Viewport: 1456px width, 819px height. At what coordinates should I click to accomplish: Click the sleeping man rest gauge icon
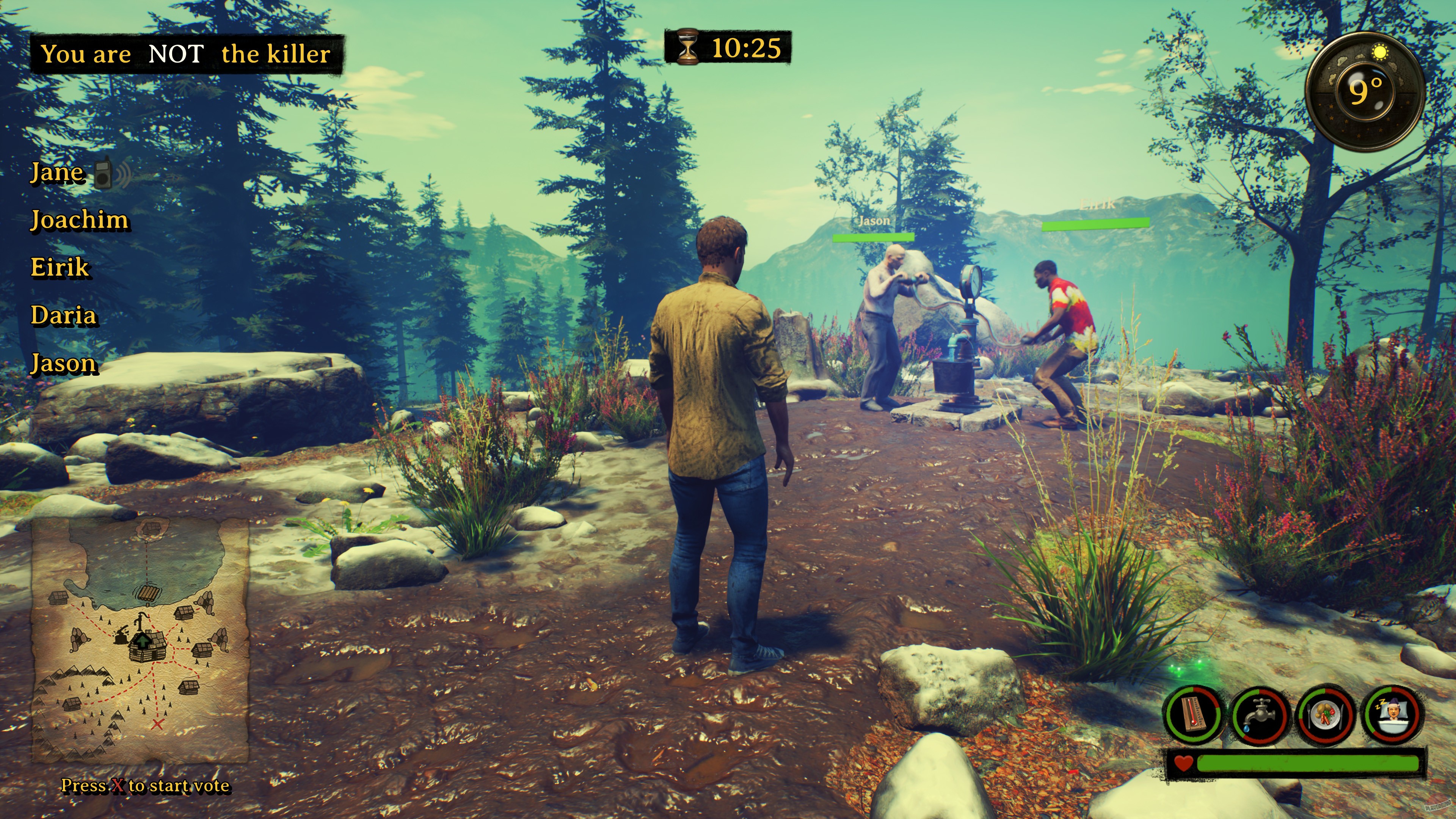(1393, 712)
